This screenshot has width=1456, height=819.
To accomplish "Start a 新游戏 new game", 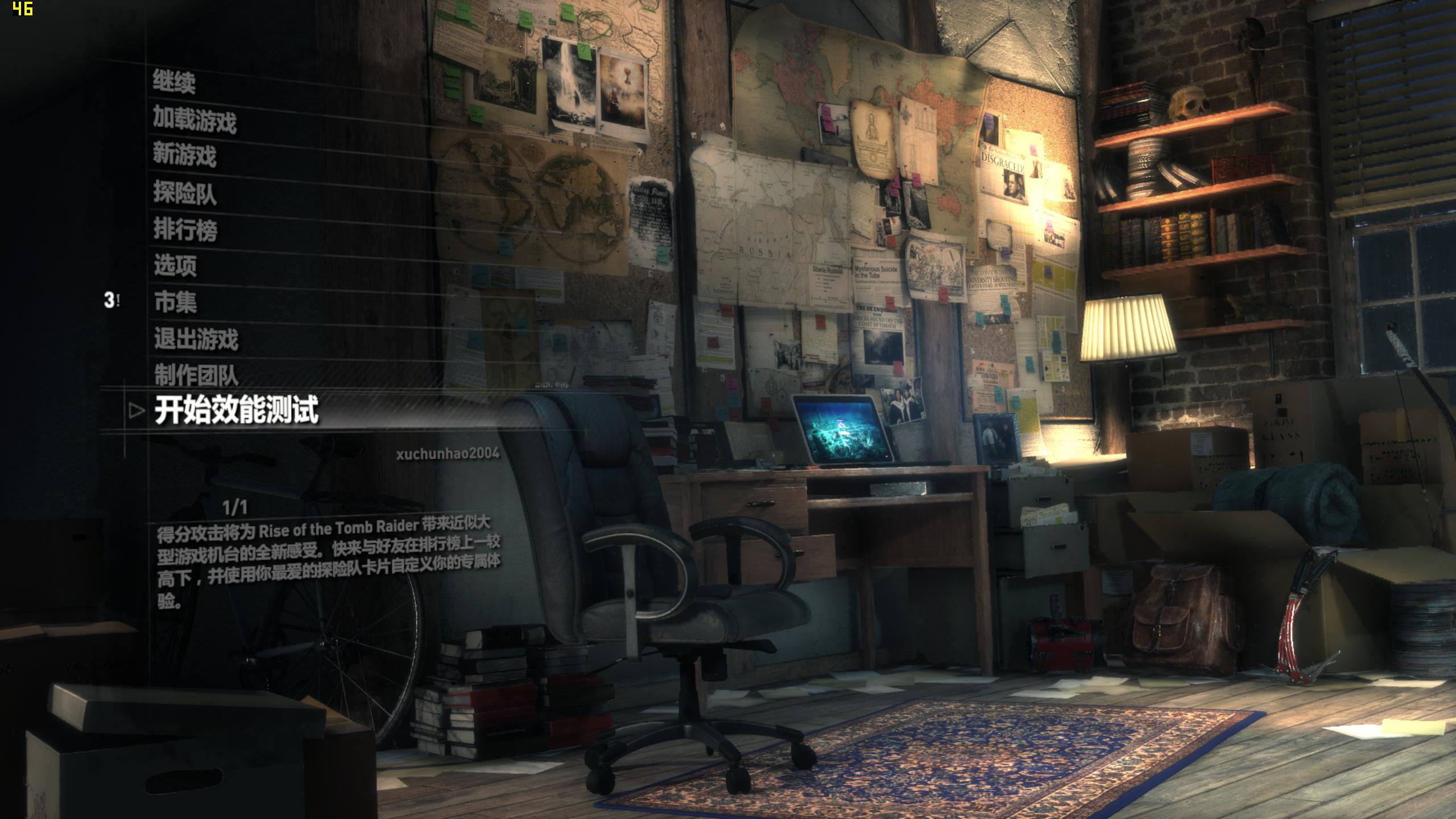I will [185, 155].
